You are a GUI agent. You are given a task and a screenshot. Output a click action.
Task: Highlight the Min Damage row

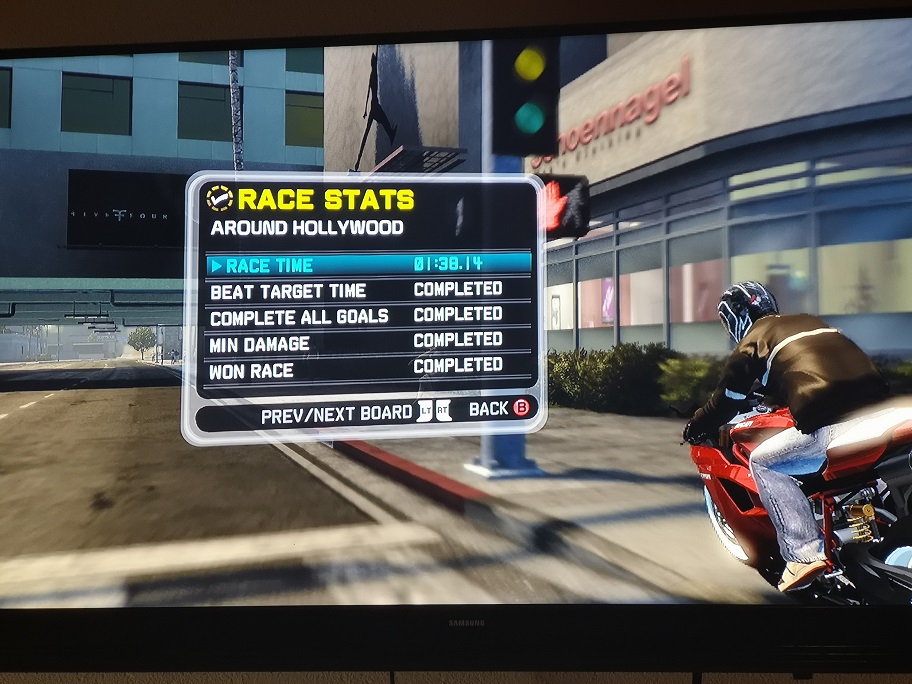[x=368, y=343]
